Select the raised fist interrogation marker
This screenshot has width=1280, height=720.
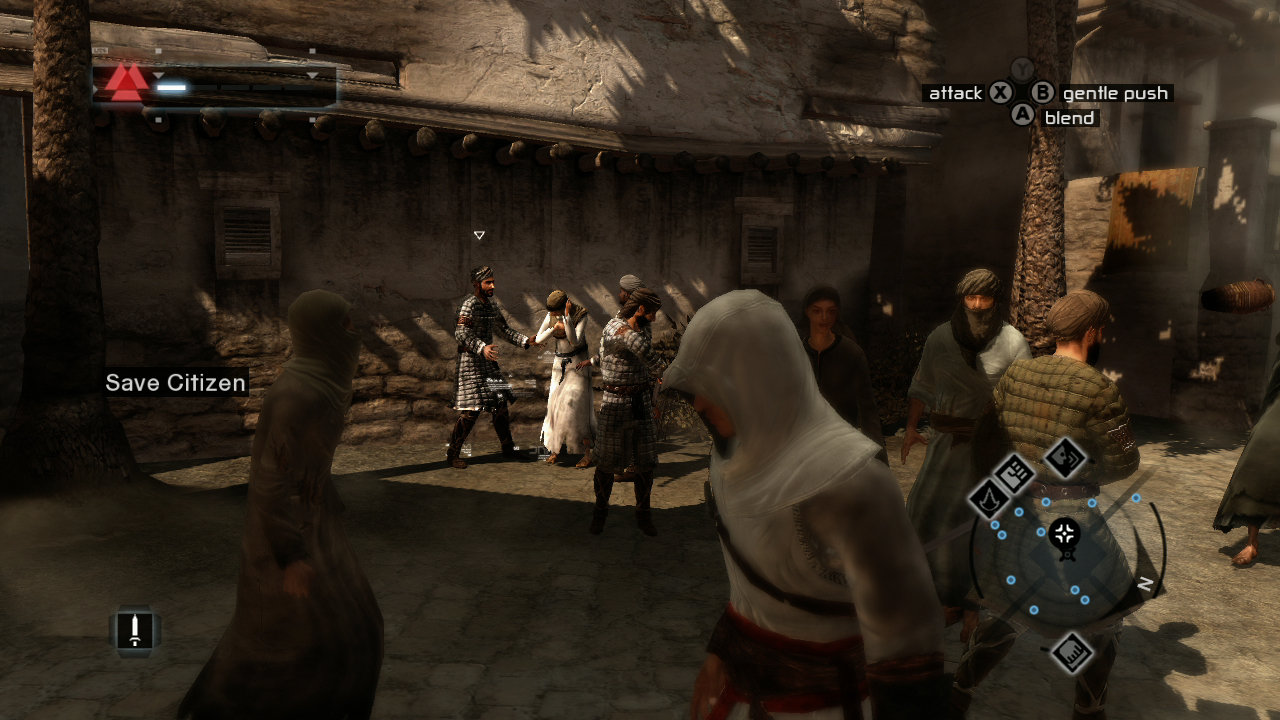pos(1016,472)
